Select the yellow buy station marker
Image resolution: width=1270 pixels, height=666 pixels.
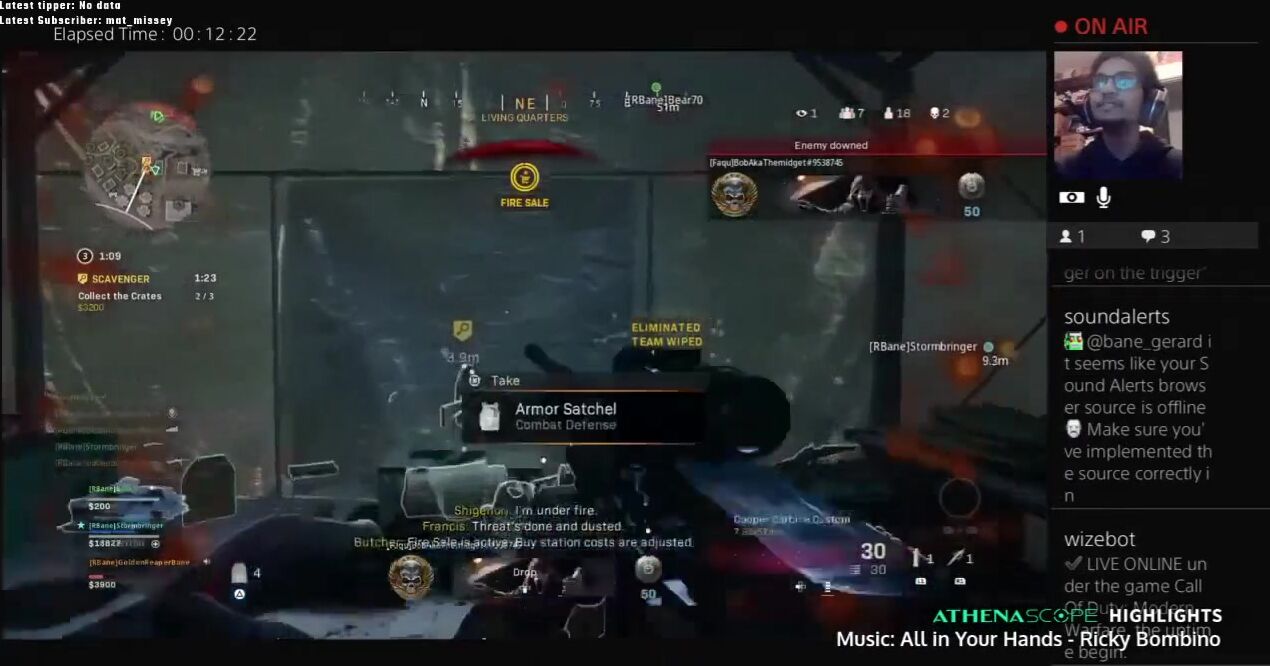tap(462, 330)
